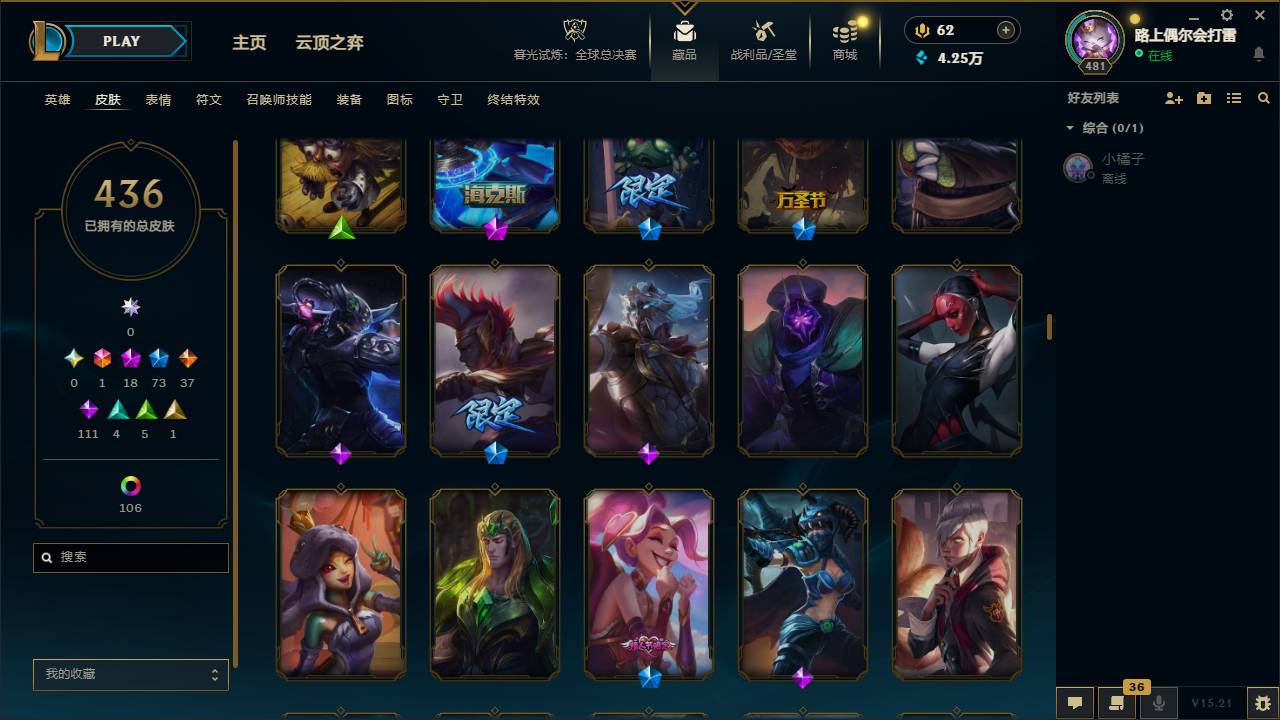
Task: Search your friends list
Action: pos(1264,97)
